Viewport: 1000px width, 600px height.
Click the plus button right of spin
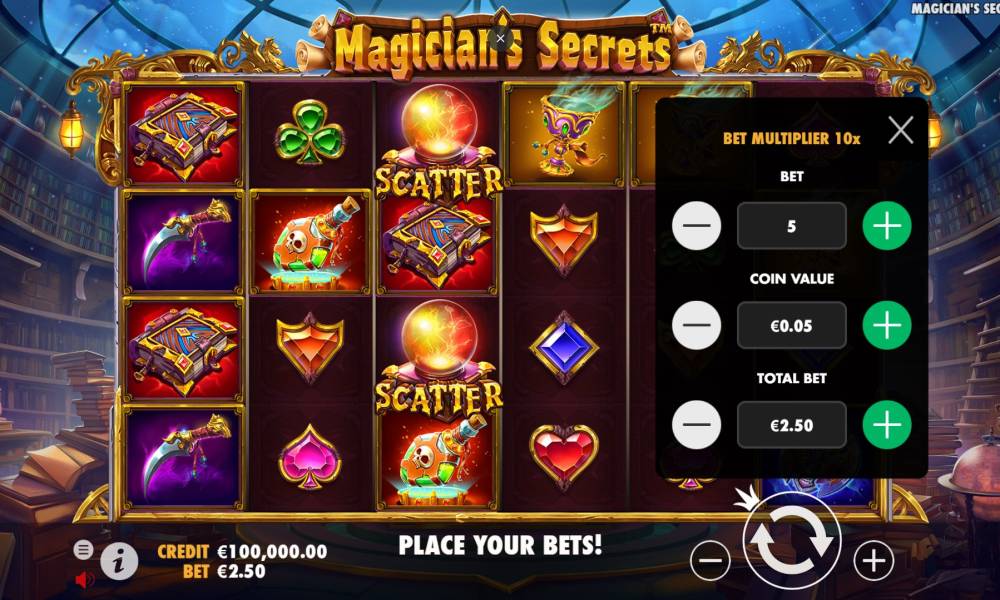(873, 562)
